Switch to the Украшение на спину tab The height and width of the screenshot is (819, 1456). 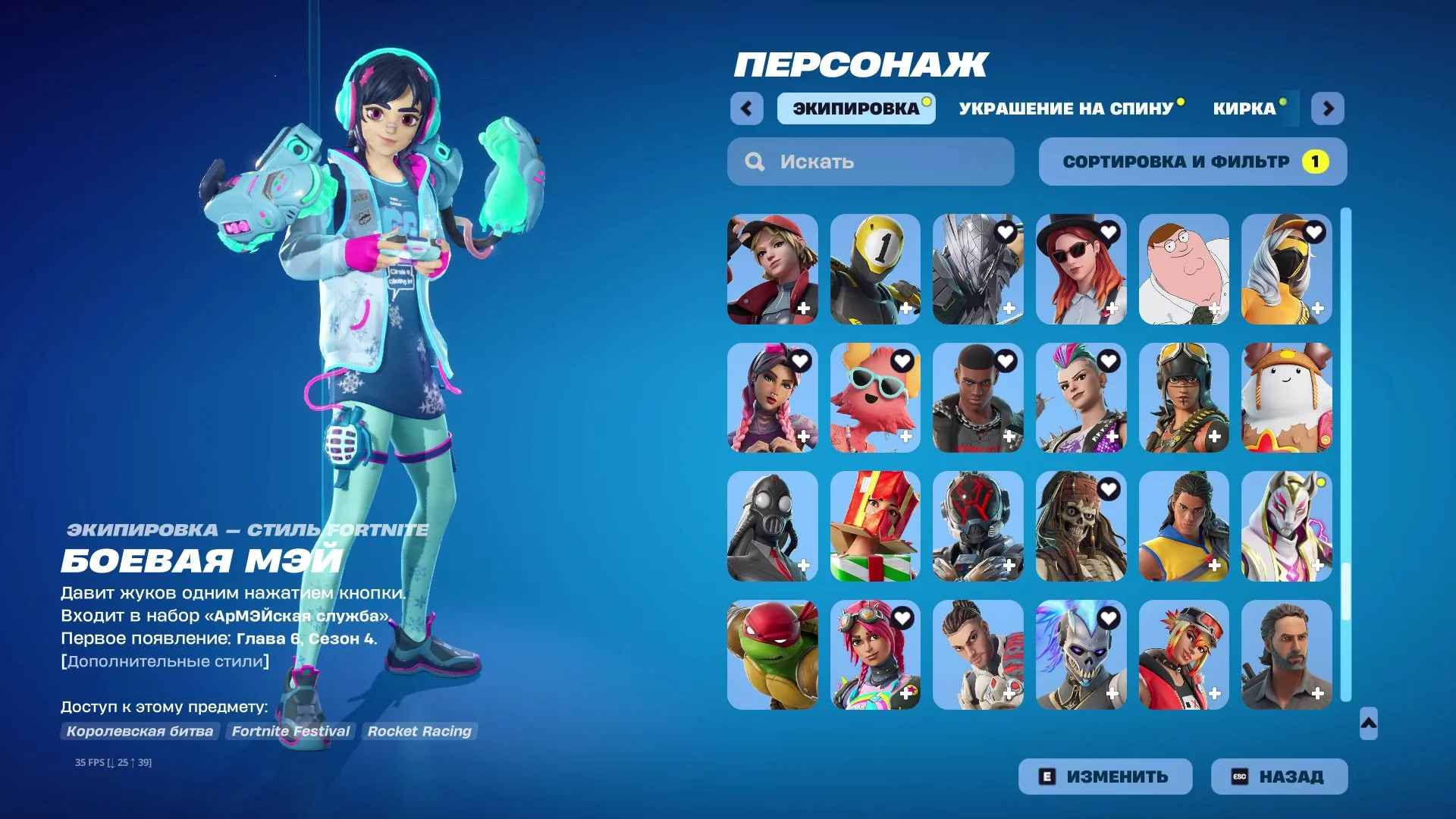coord(1065,108)
